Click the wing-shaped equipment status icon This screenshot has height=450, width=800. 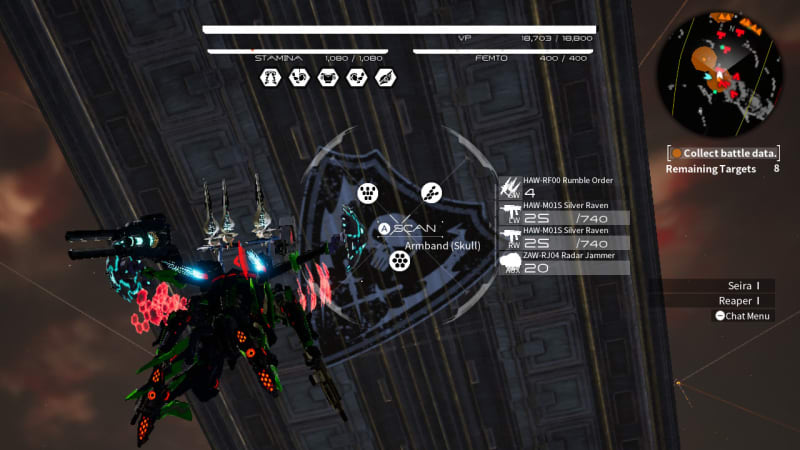click(x=385, y=77)
